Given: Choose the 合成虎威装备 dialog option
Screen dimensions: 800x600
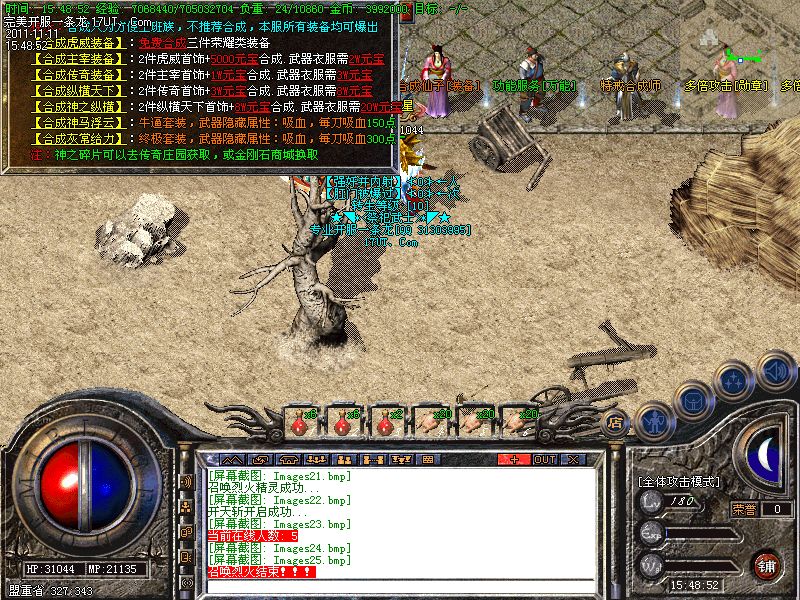Looking at the screenshot, I should click(84, 43).
